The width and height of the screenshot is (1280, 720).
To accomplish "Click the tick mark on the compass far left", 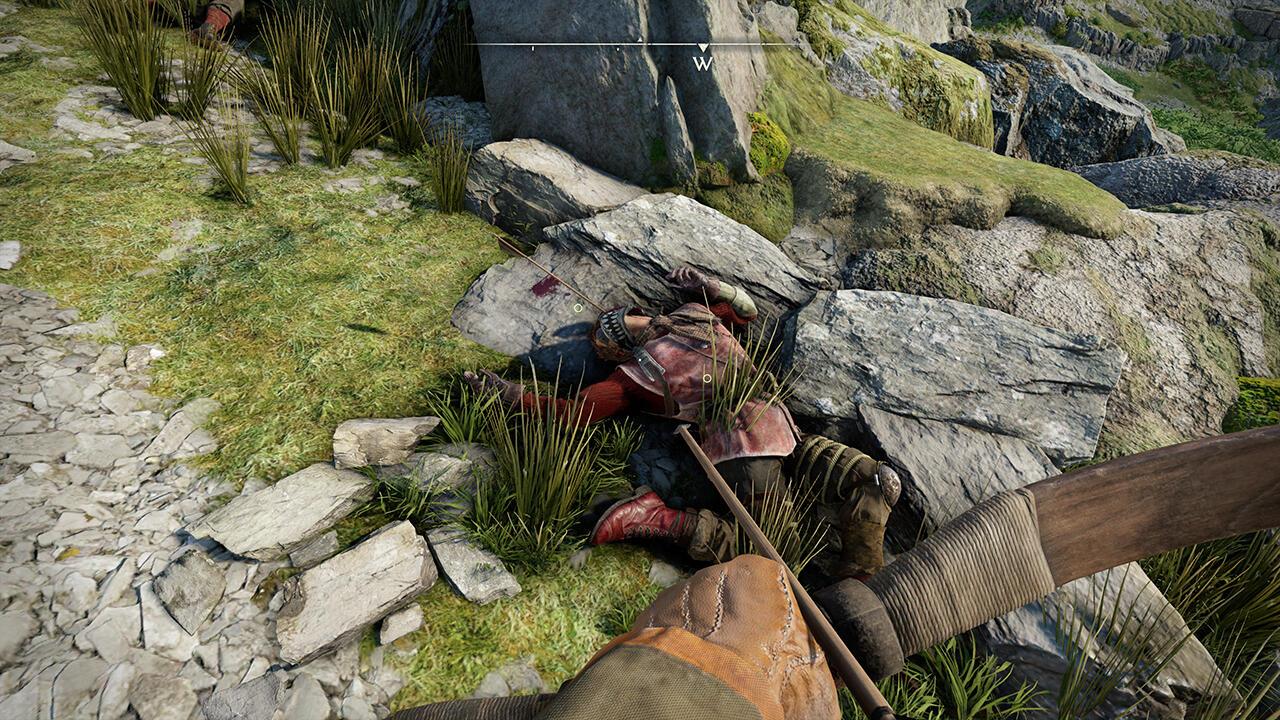I will [x=532, y=48].
